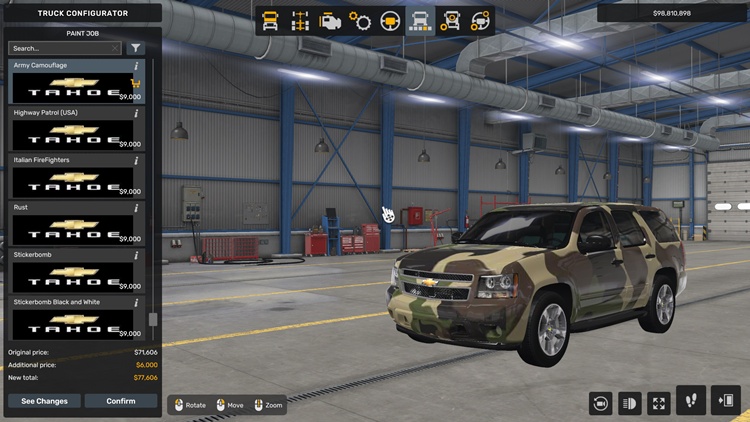Open the engine category
Viewport: 750px width, 422px height.
(x=329, y=20)
